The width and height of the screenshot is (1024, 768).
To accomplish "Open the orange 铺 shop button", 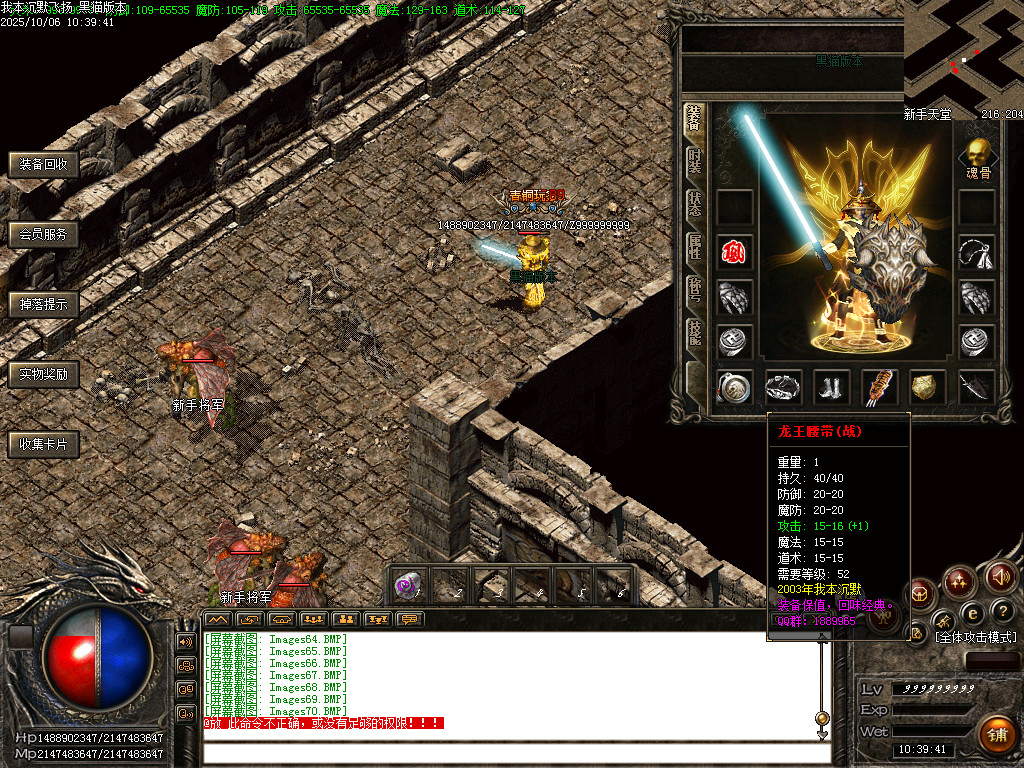I will click(996, 735).
